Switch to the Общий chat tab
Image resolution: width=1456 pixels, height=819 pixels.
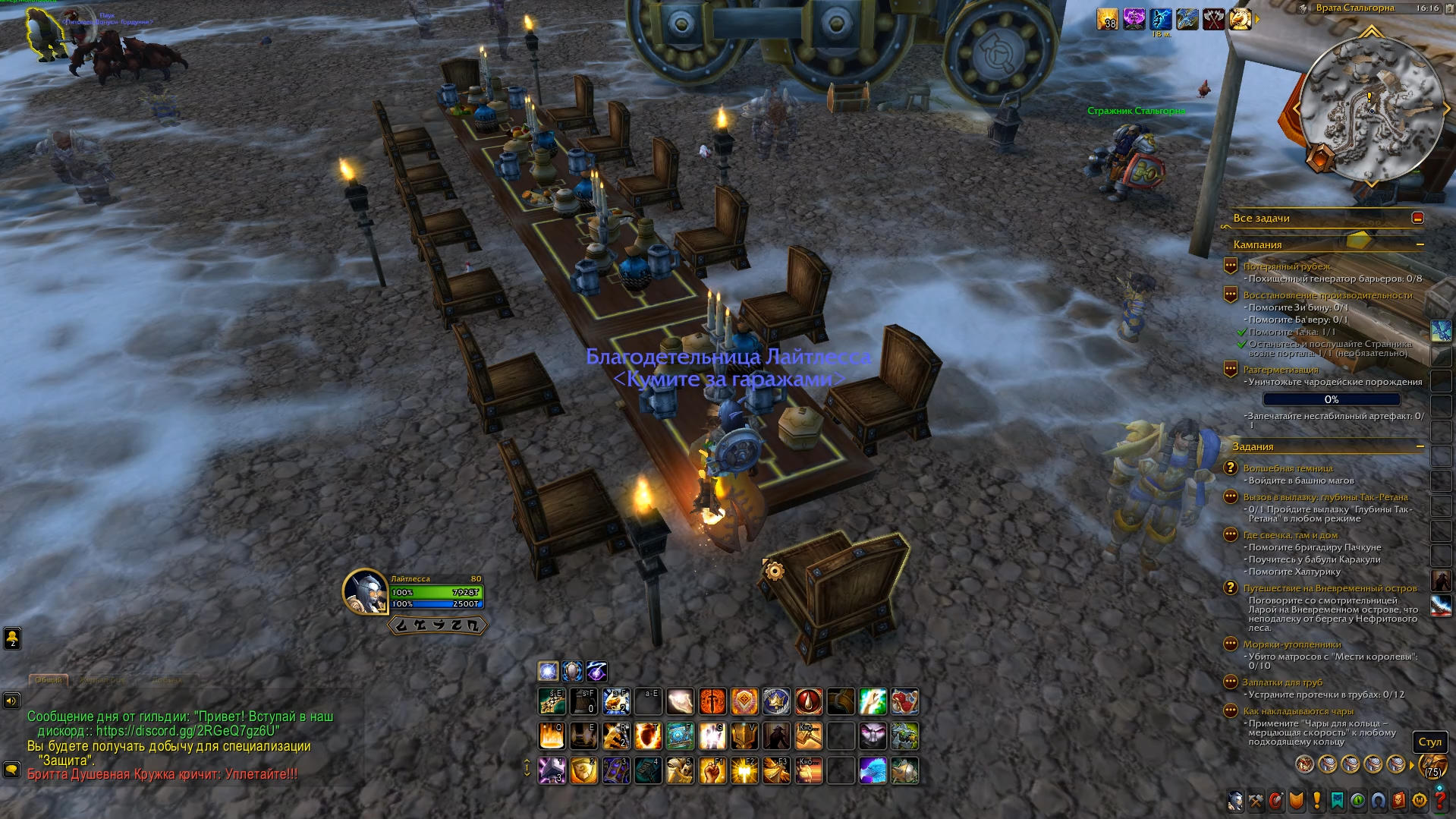point(49,680)
